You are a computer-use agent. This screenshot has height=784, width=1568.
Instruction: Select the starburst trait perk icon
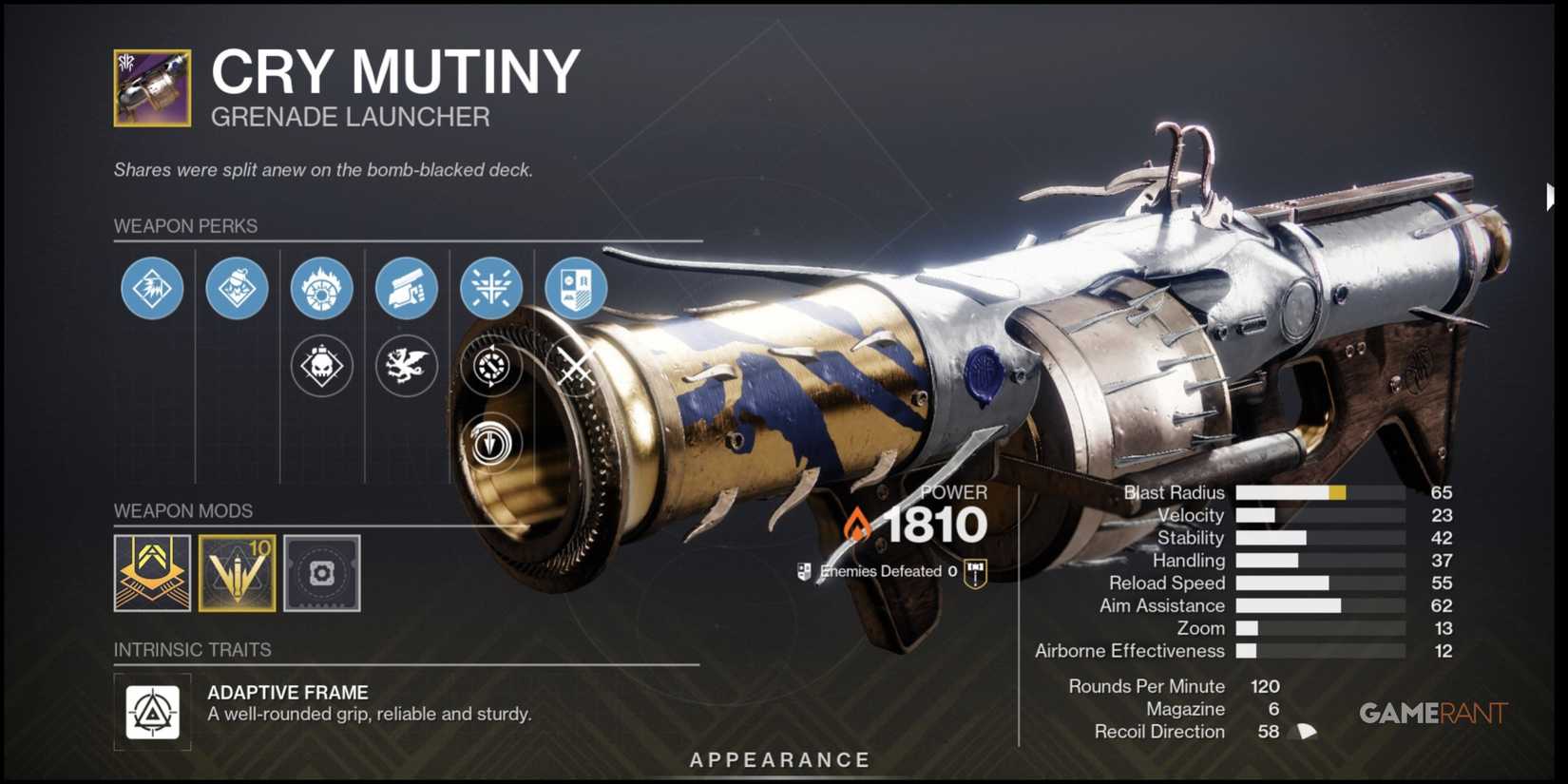click(x=490, y=288)
